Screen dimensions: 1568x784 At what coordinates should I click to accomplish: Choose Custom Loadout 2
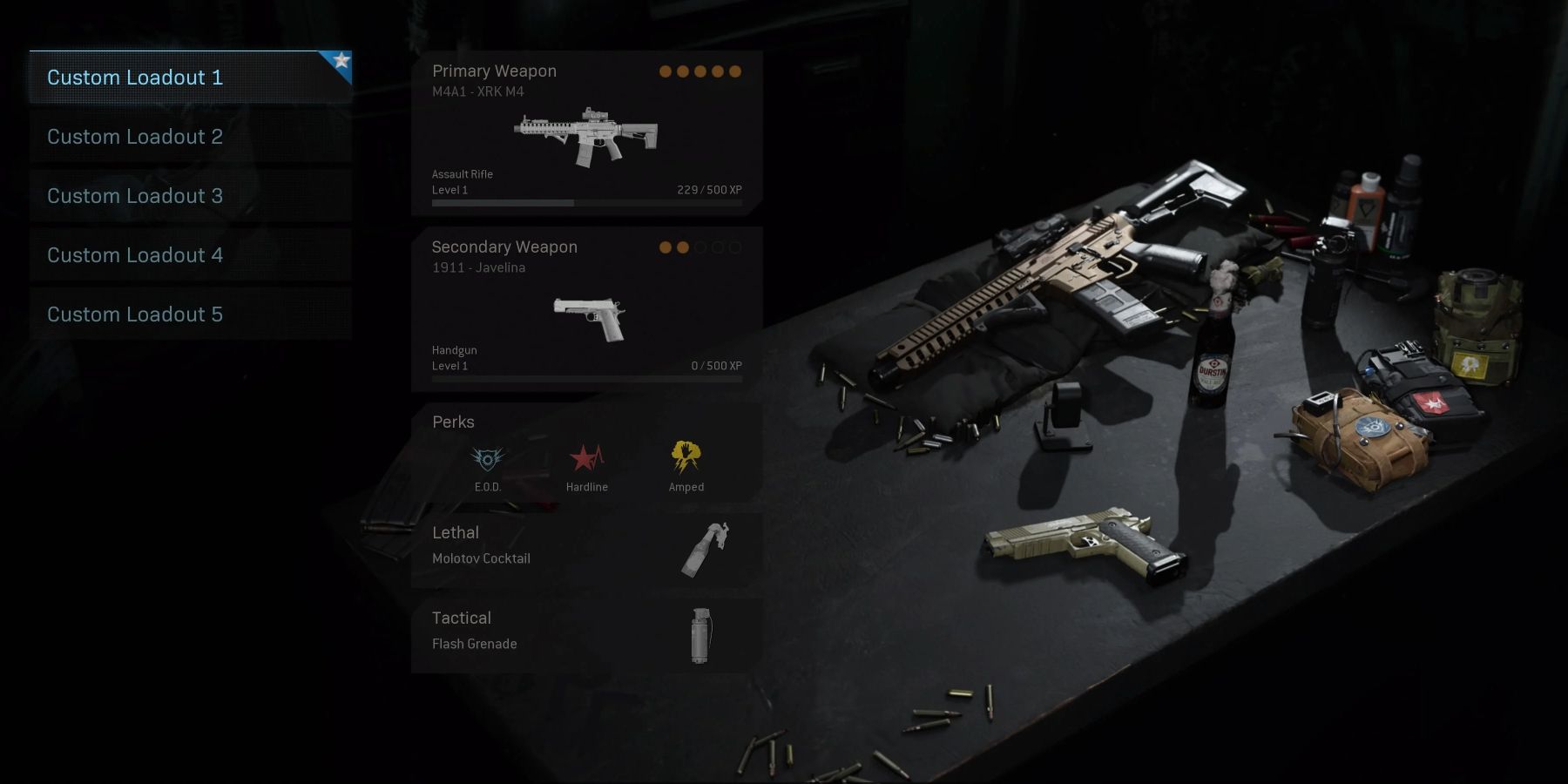(190, 137)
